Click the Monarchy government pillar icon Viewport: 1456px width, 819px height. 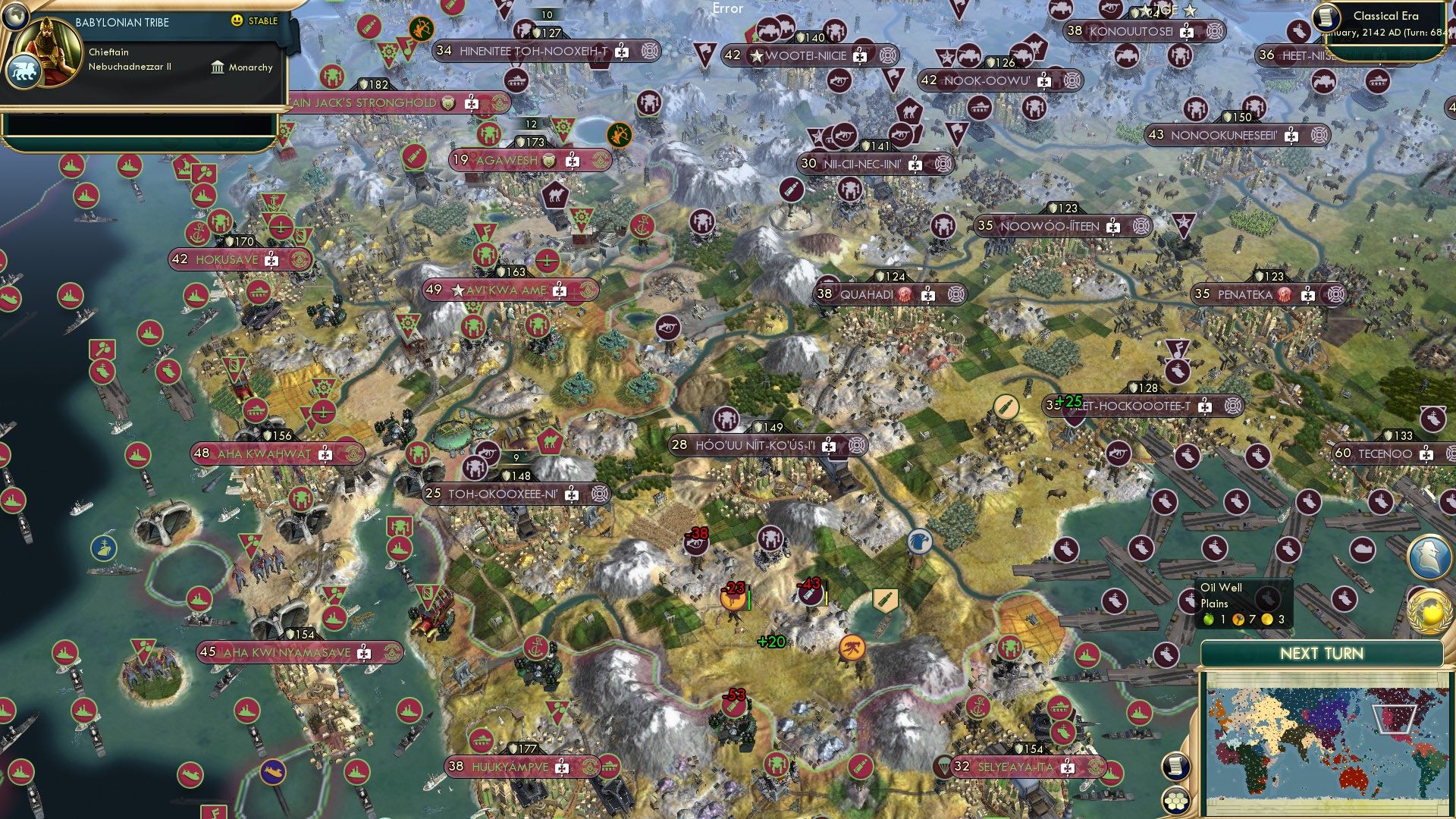216,67
